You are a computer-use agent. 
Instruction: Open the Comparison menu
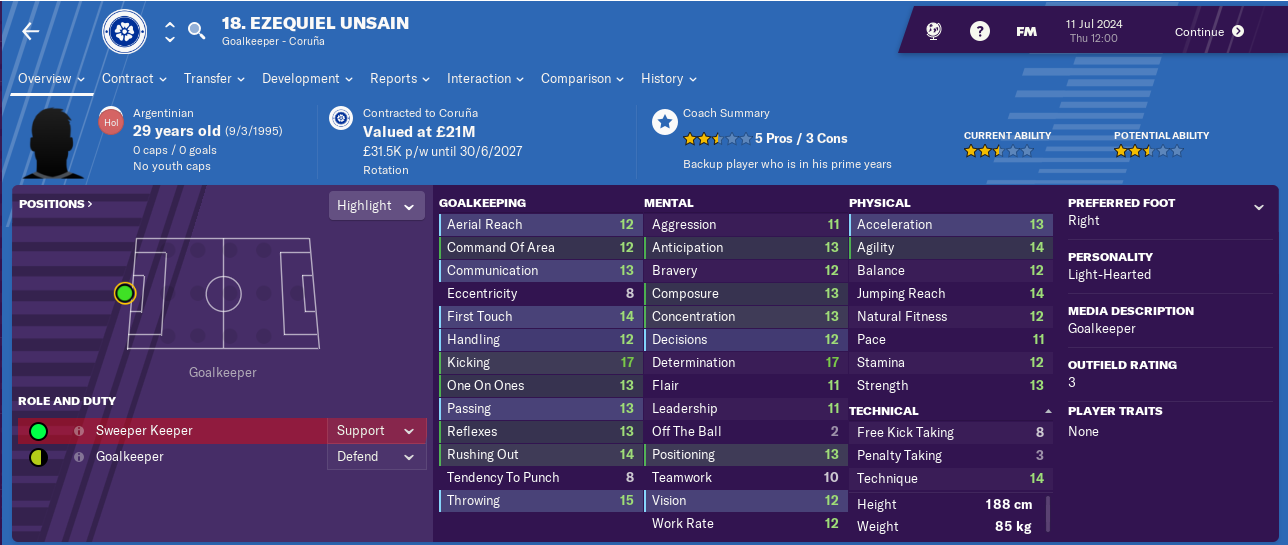point(583,78)
